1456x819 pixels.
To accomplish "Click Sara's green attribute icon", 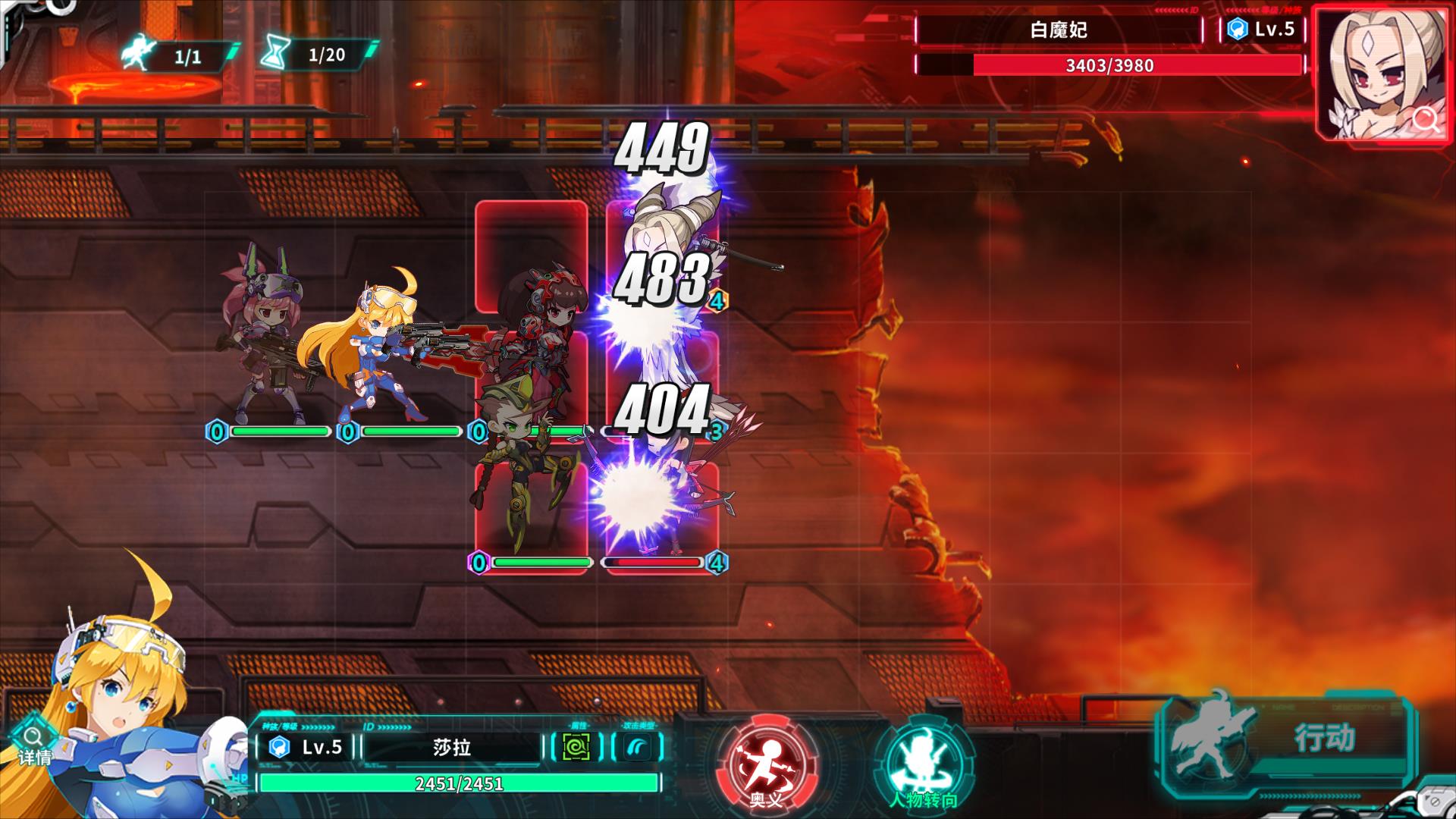I will tap(576, 747).
